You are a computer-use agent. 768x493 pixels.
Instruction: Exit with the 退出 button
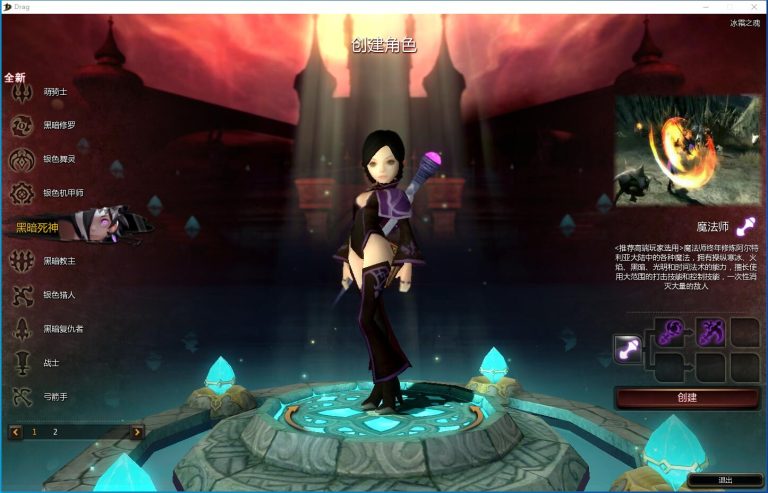[725, 480]
